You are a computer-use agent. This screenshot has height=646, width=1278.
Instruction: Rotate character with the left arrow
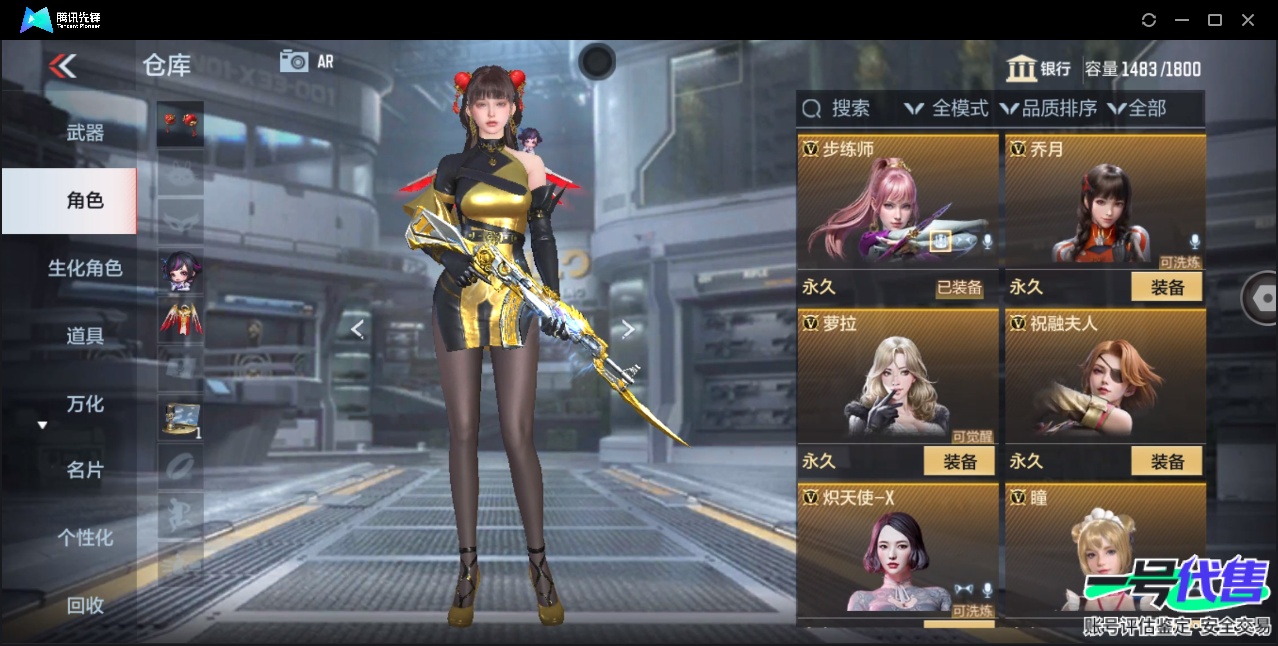point(357,329)
